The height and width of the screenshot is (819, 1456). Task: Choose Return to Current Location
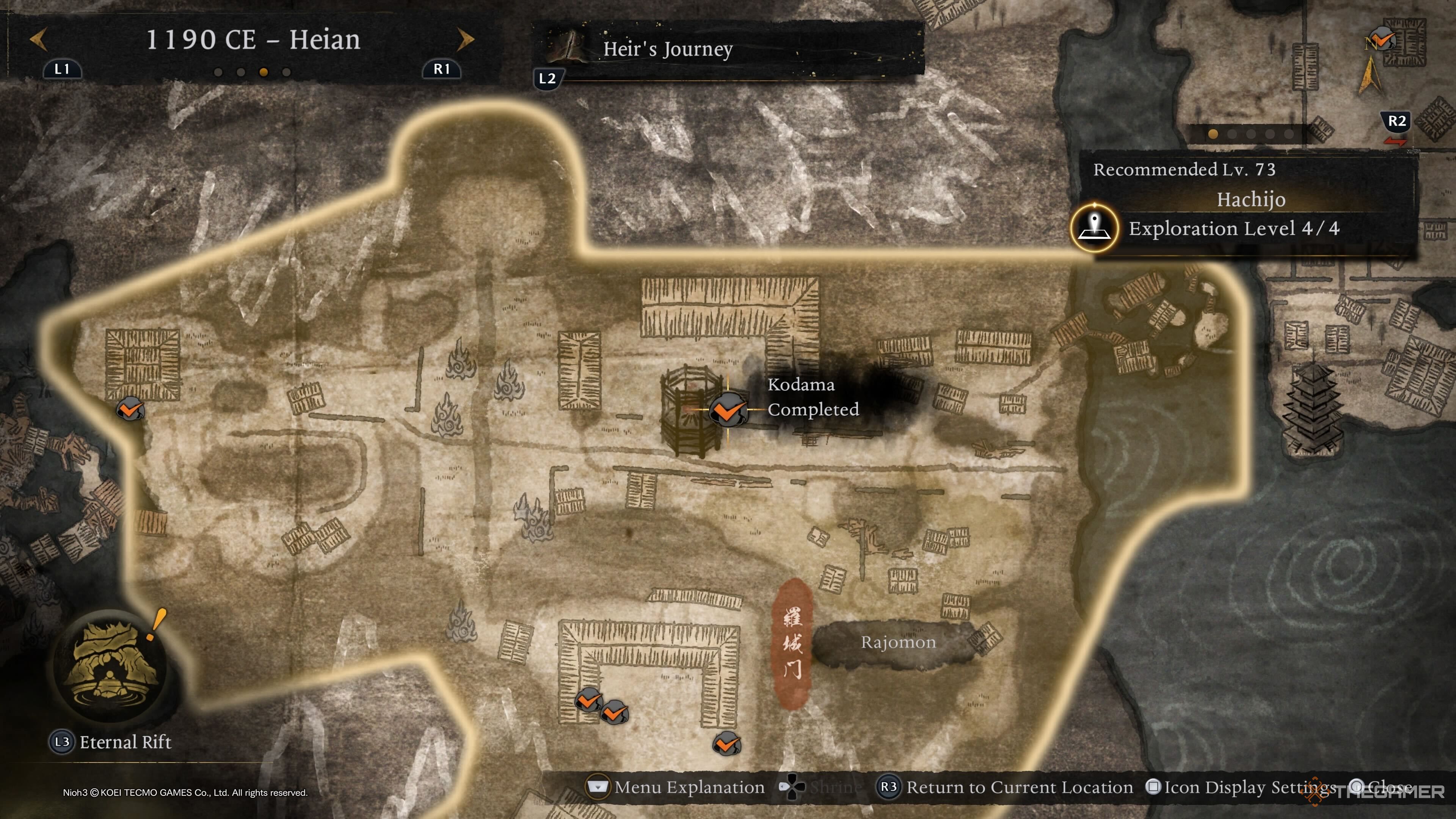click(1005, 787)
